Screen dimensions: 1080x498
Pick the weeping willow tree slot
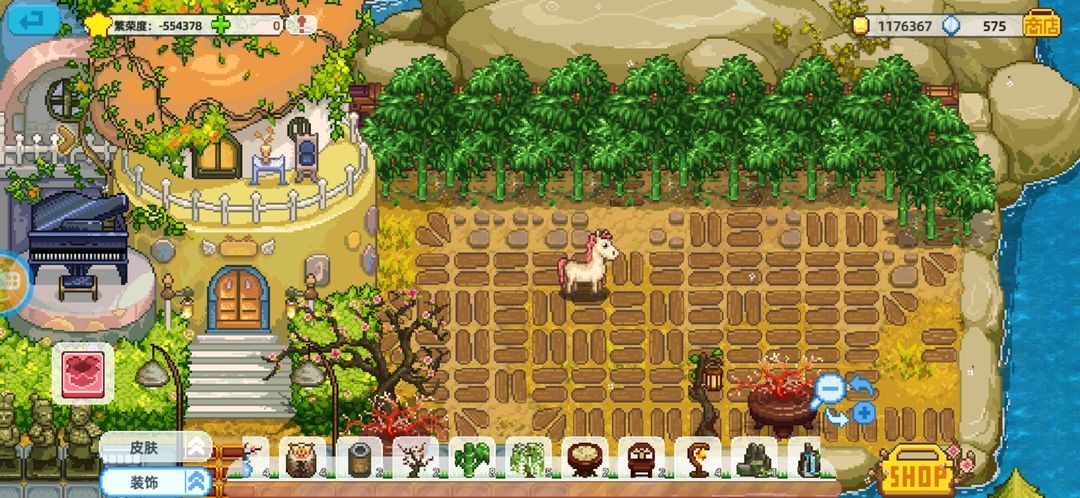(x=528, y=460)
